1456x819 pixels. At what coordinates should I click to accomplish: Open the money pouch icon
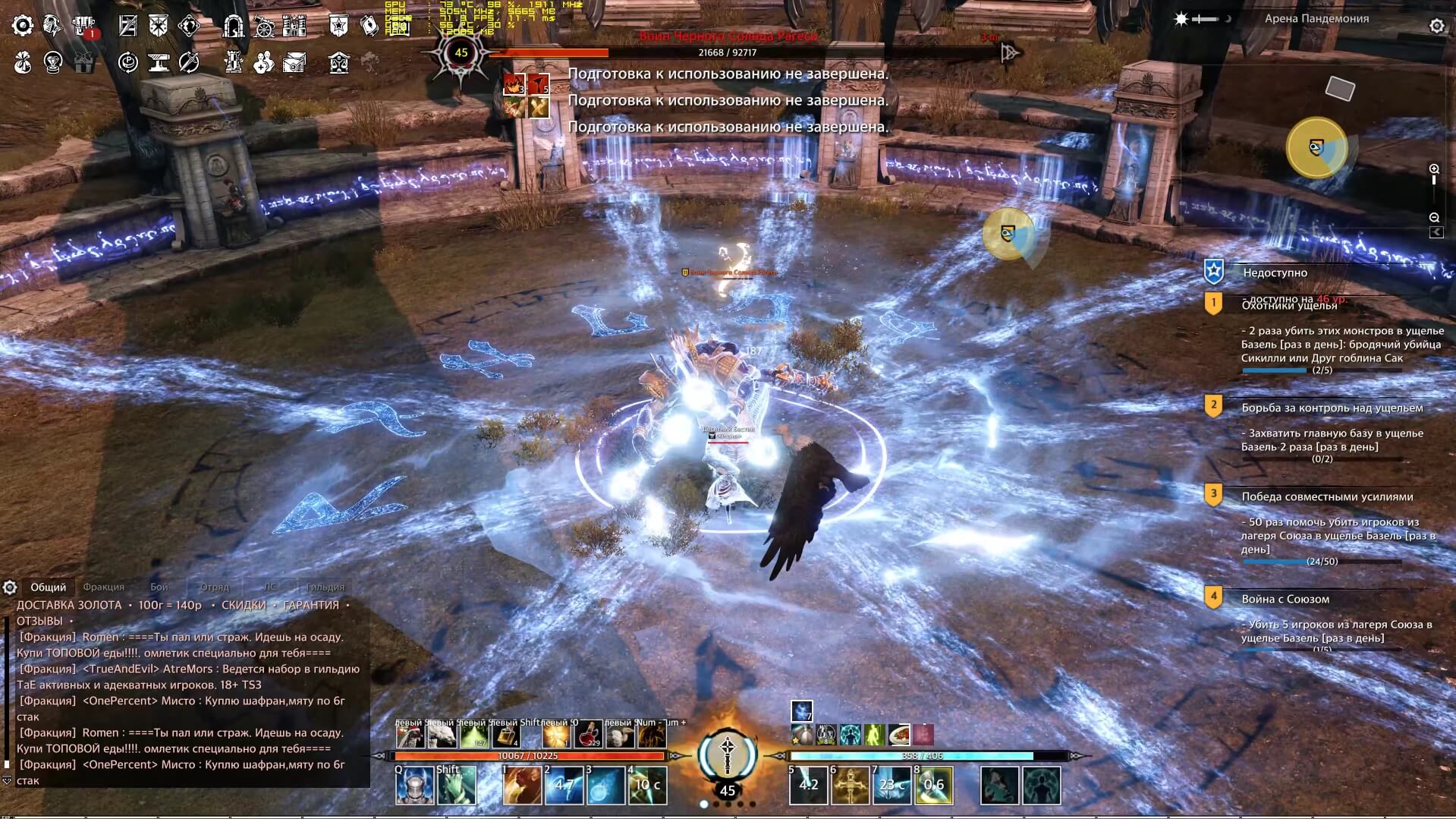pyautogui.click(x=22, y=62)
